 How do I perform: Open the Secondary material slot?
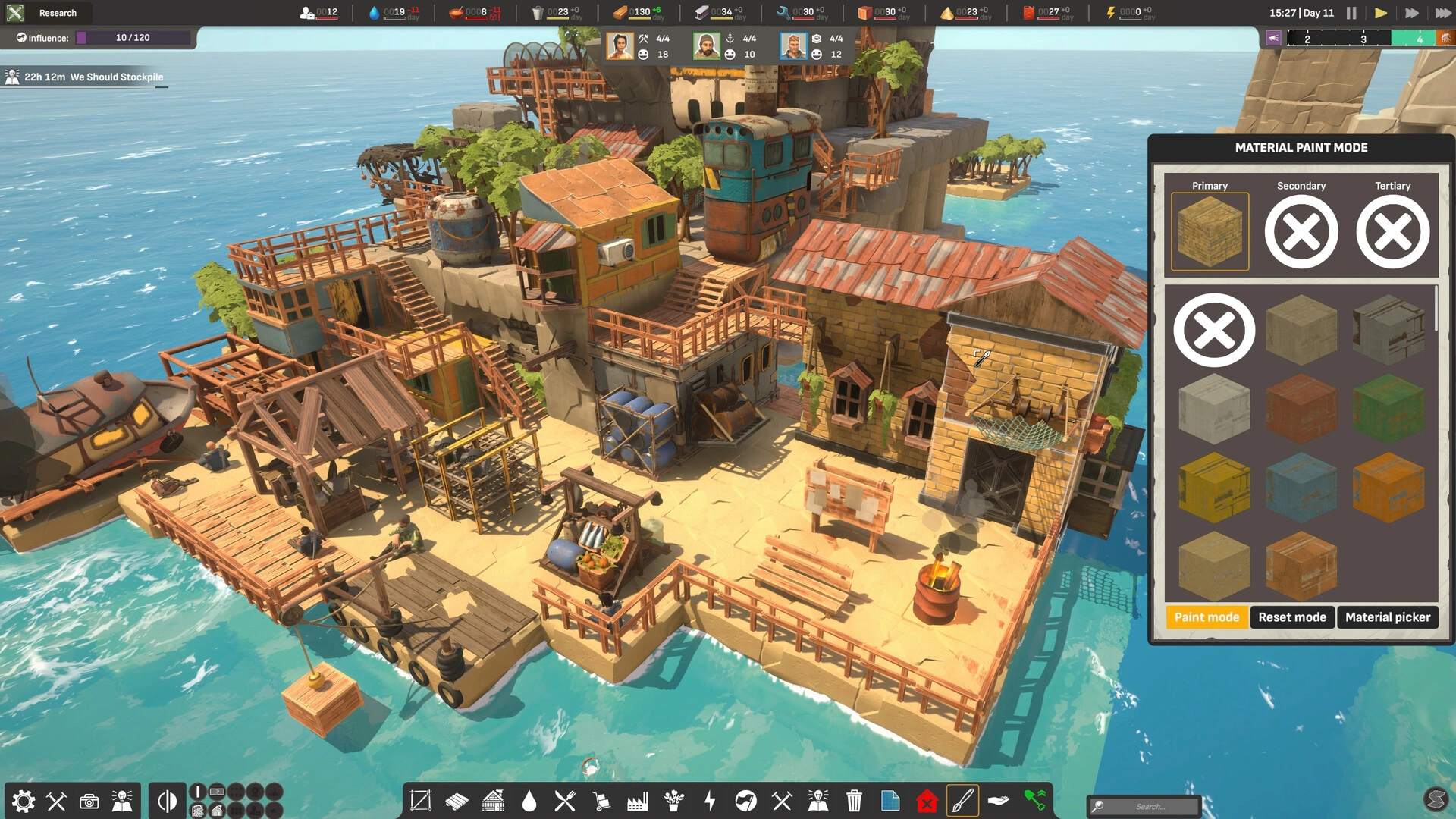click(1301, 231)
